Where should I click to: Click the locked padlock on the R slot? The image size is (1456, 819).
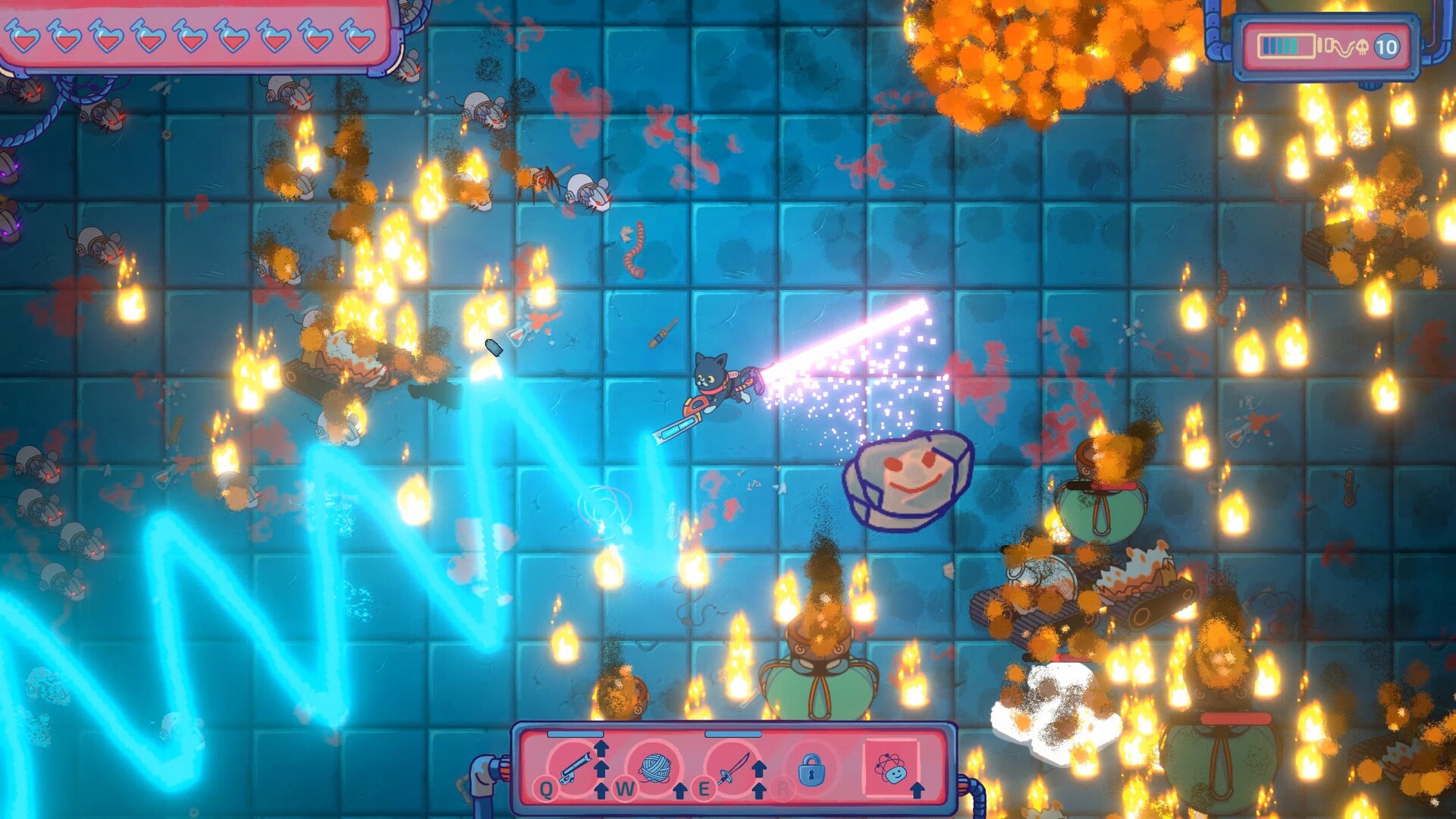tap(811, 770)
